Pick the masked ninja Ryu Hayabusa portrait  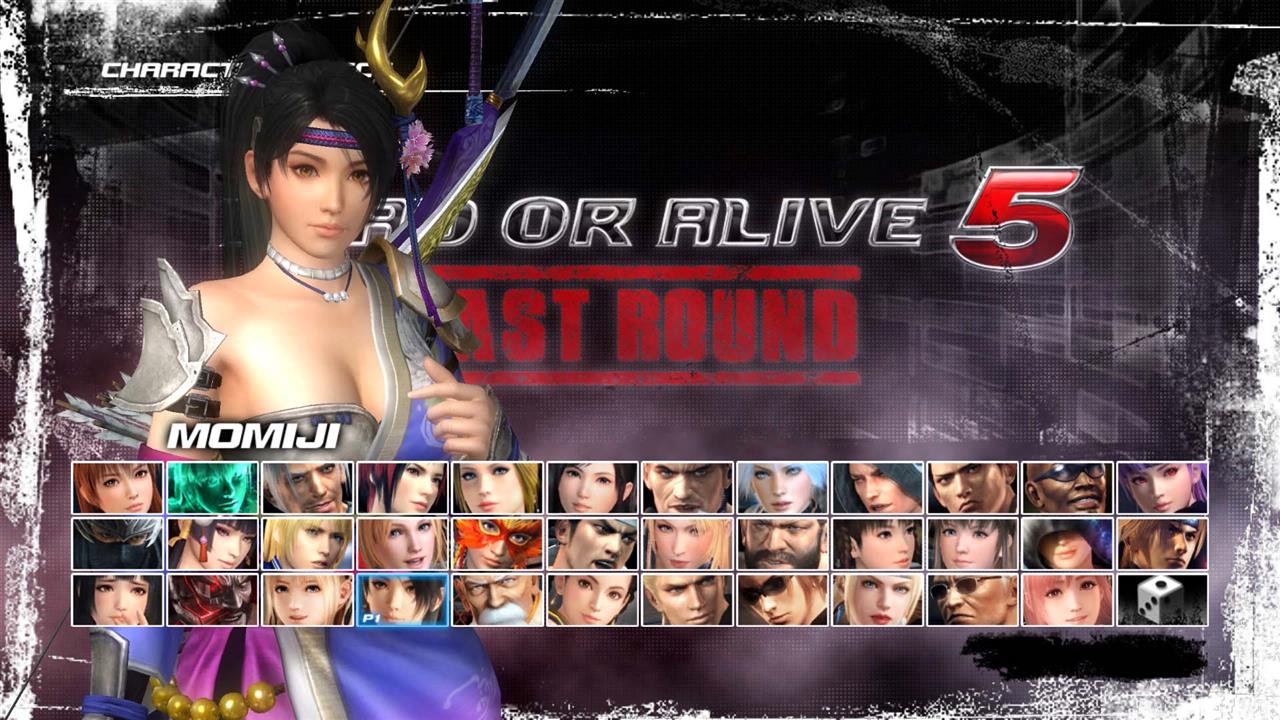pos(117,545)
